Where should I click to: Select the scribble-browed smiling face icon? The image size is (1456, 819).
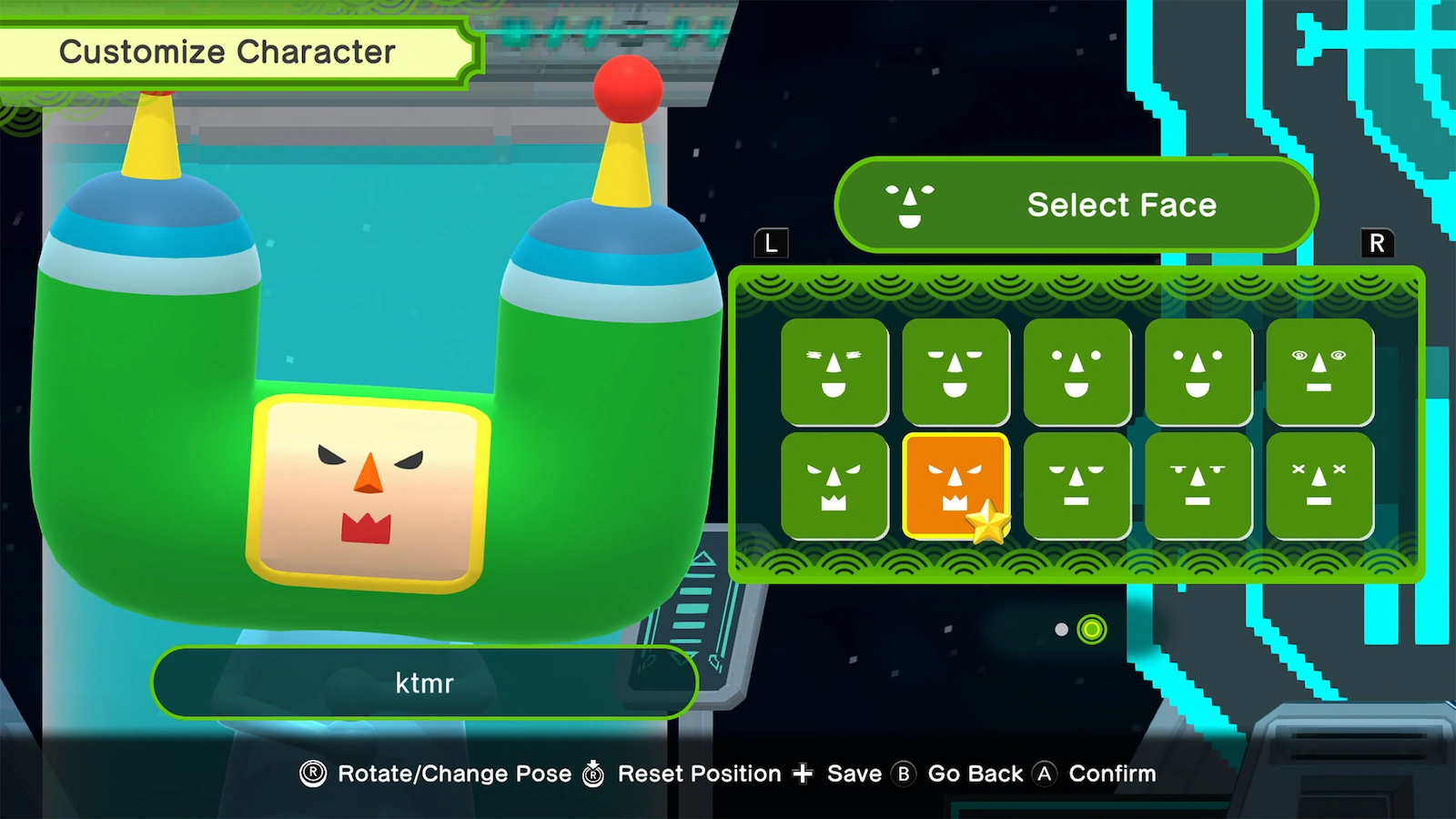[x=834, y=373]
